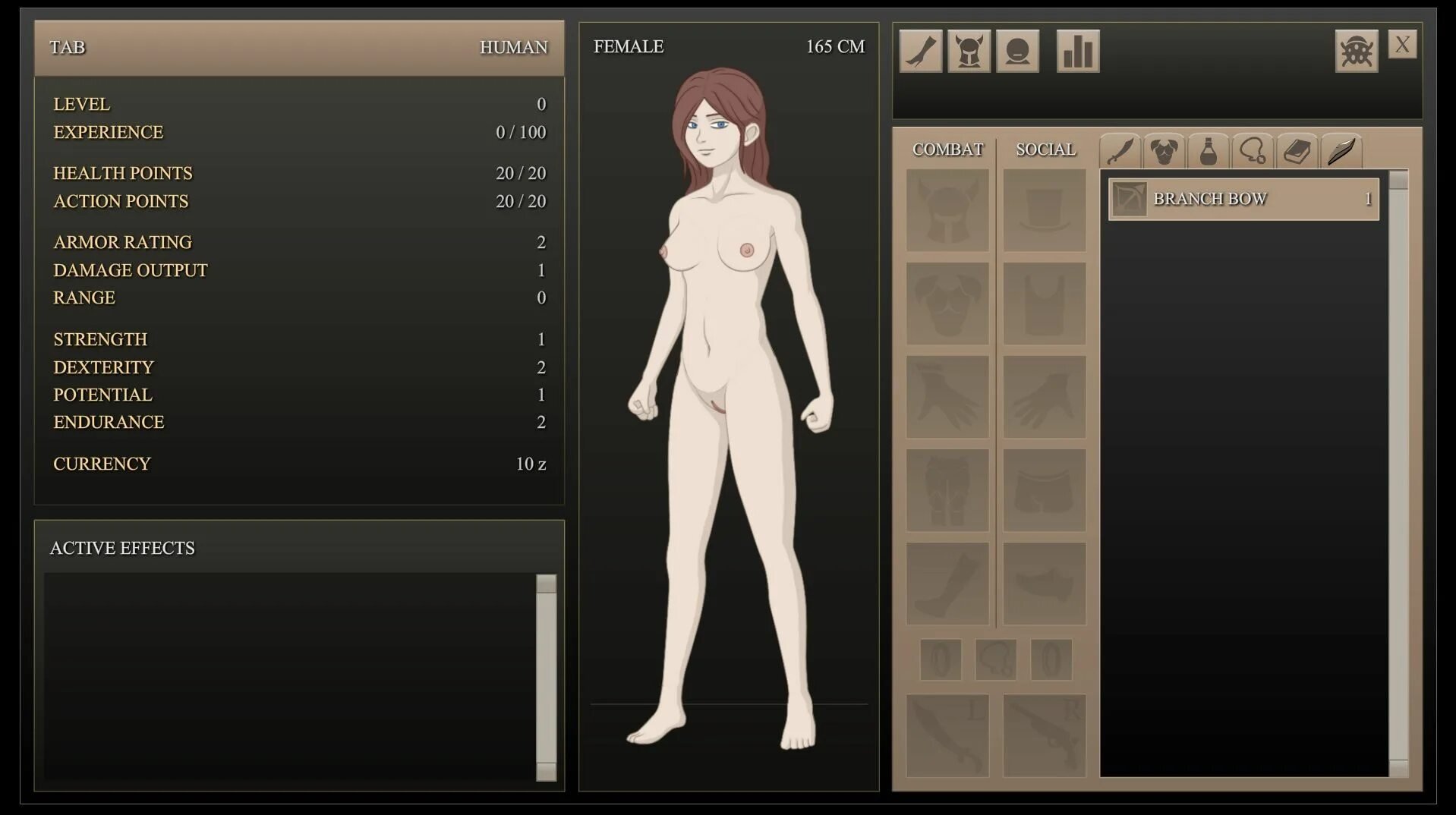Click the necklace equipment slot between rings
The width and height of the screenshot is (1456, 815).
995,659
